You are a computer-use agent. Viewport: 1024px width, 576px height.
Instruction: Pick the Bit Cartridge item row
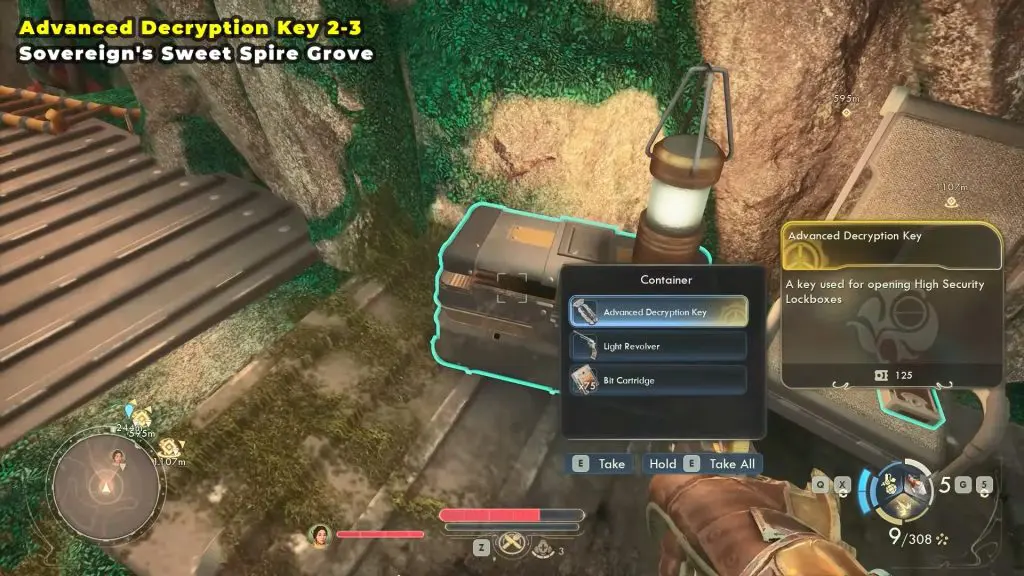(x=658, y=380)
